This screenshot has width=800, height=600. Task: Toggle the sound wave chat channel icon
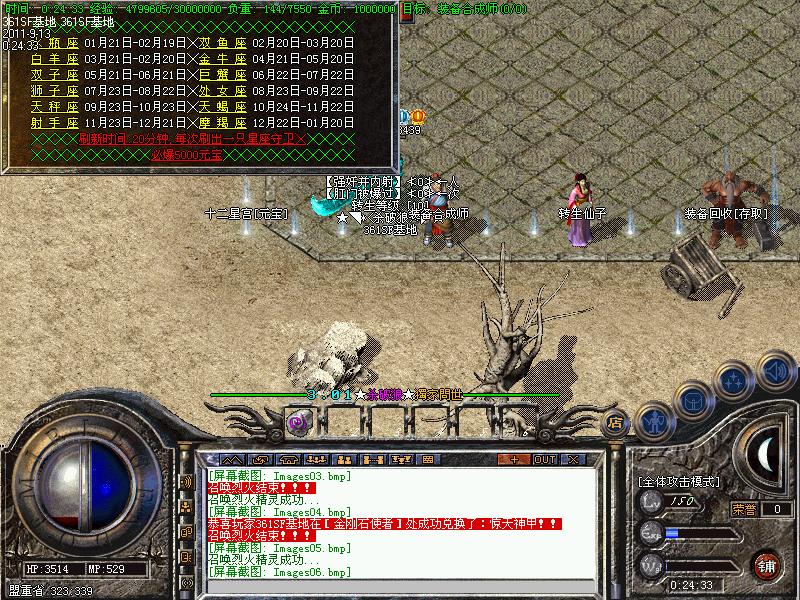click(186, 481)
